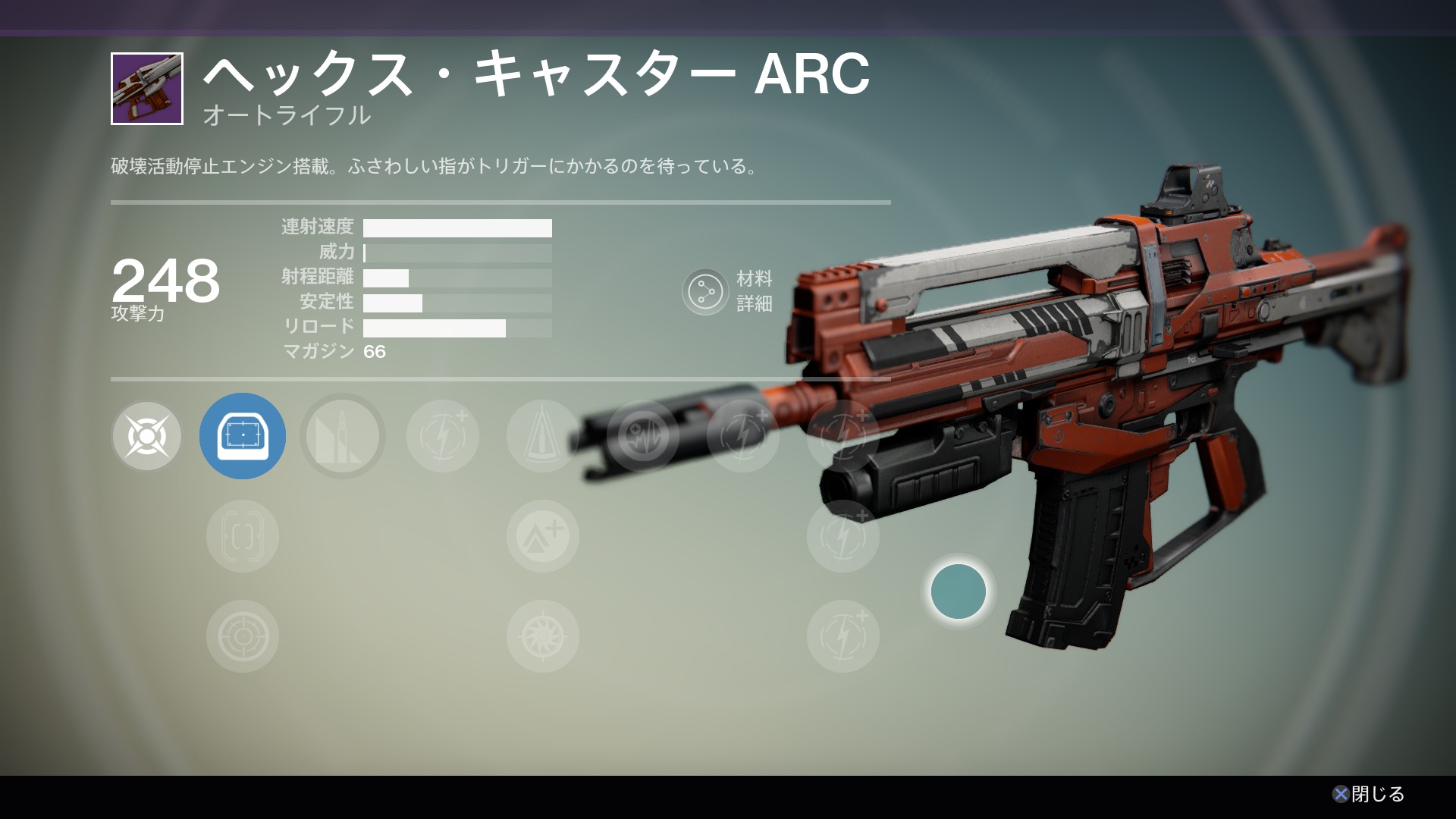Screen dimensions: 1456x819
Task: Select the spiked sunburst perk node
Action: tap(543, 636)
